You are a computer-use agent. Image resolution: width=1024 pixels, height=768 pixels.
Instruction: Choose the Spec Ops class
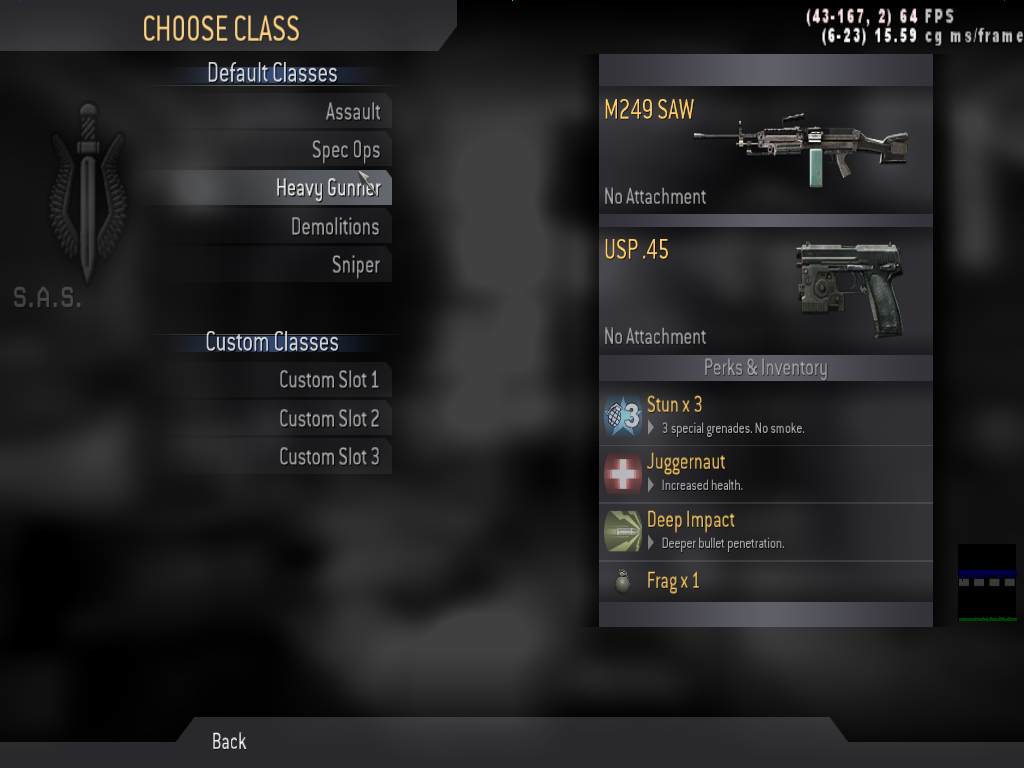click(x=345, y=150)
